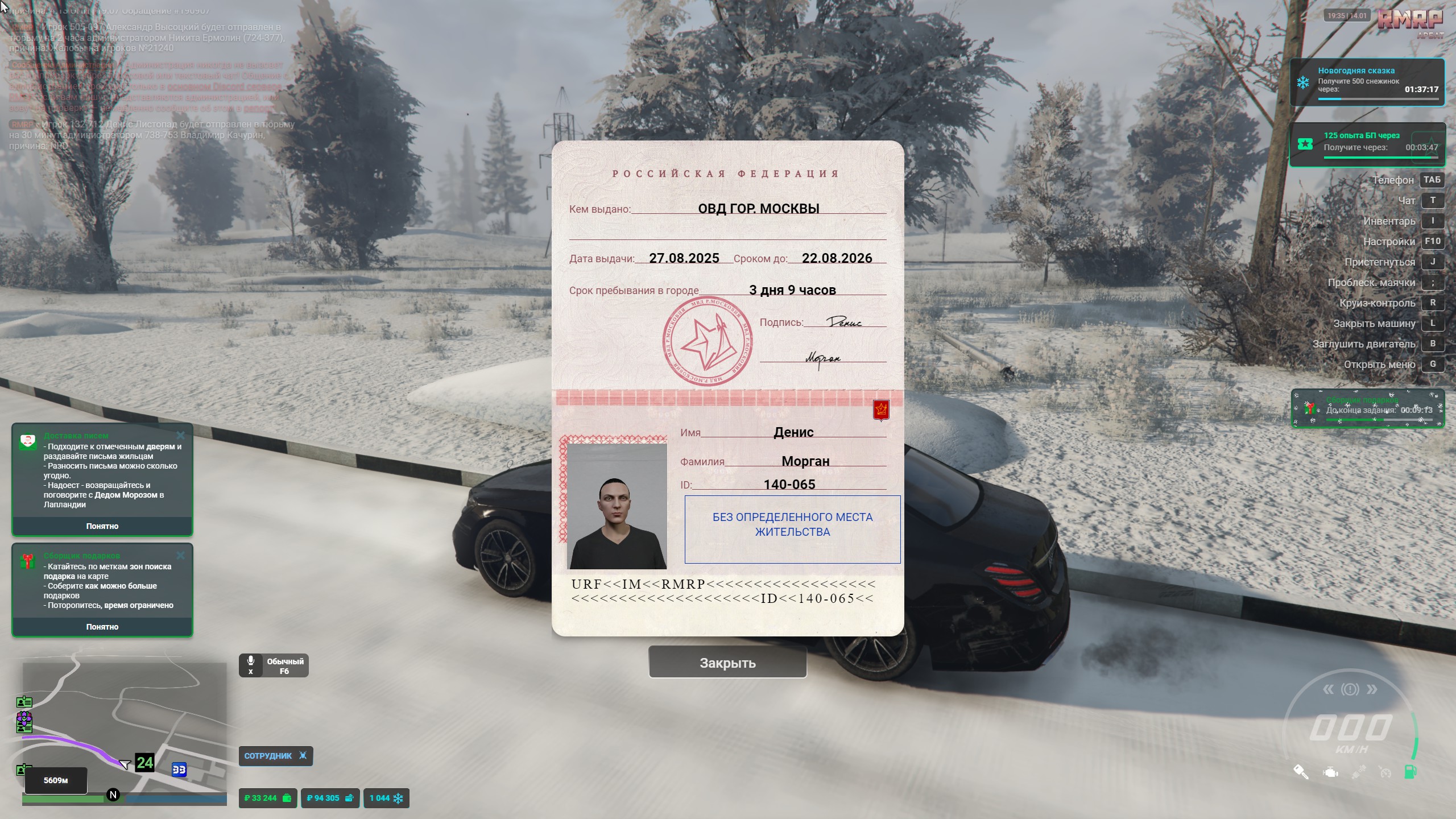
Task: Open the 125 опыта БП battle pass panel
Action: point(1367,144)
